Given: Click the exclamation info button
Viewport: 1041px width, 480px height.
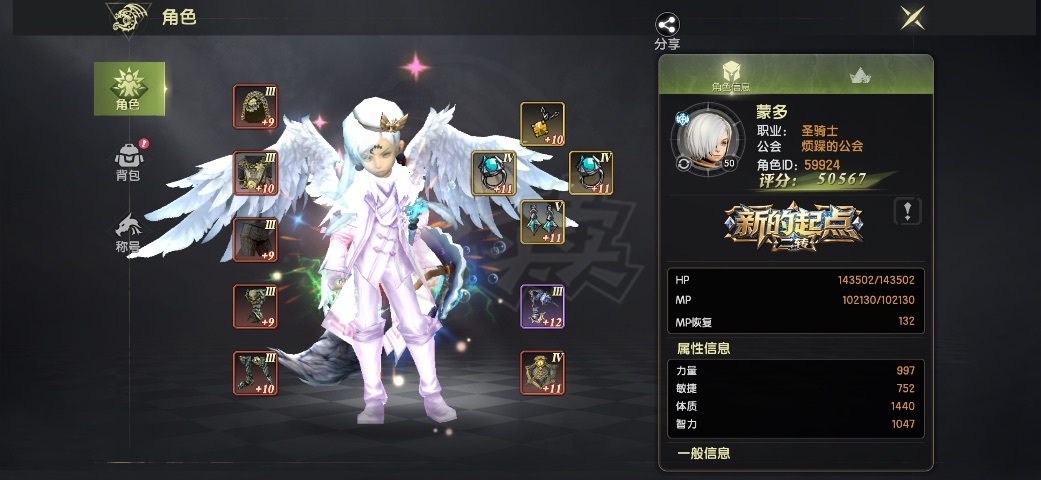Looking at the screenshot, I should pos(907,211).
